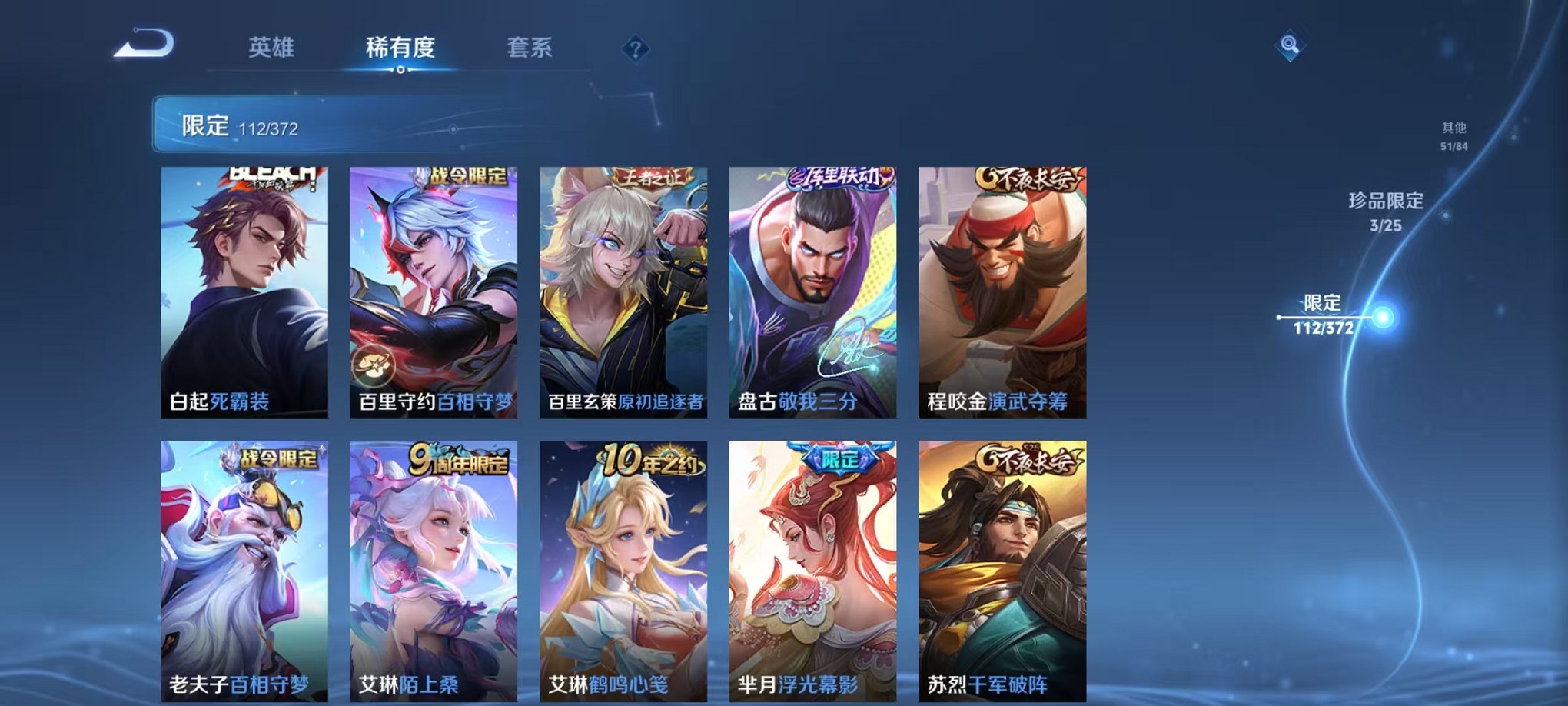
Task: Click the BLEACH collab banner on 白起 card
Action: click(x=269, y=175)
